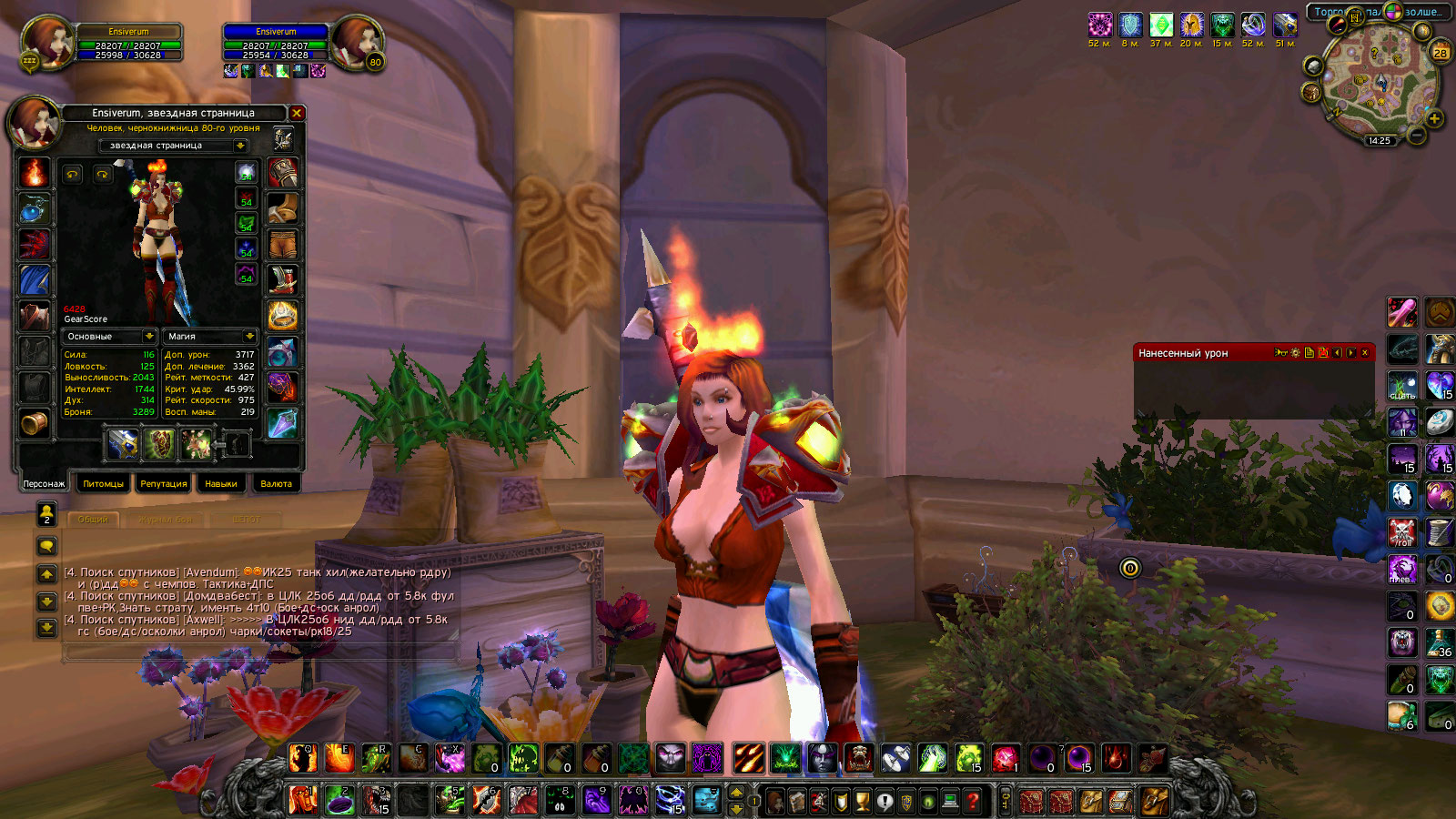Select the flaming head equipment slot
1456x819 pixels.
pyautogui.click(x=35, y=172)
